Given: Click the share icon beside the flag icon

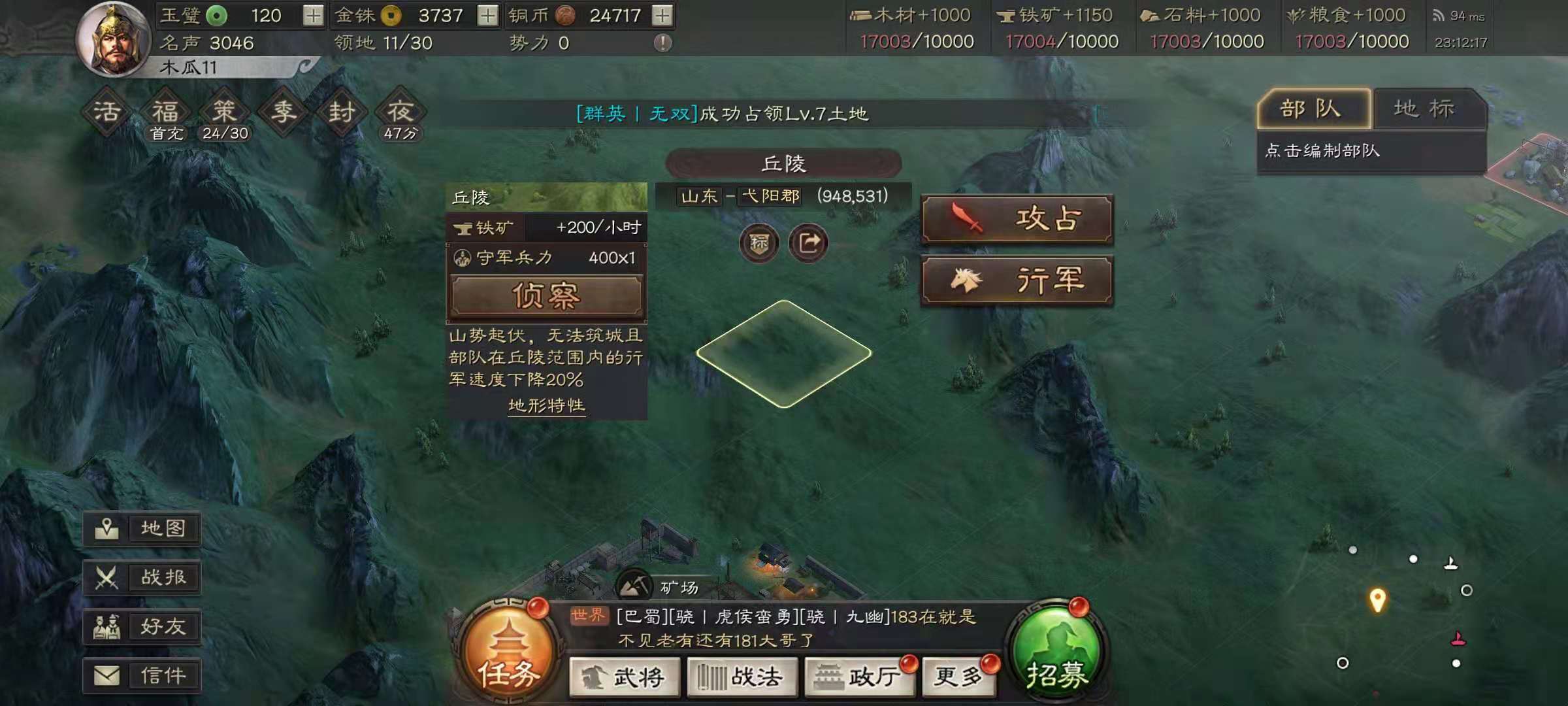Looking at the screenshot, I should point(810,242).
